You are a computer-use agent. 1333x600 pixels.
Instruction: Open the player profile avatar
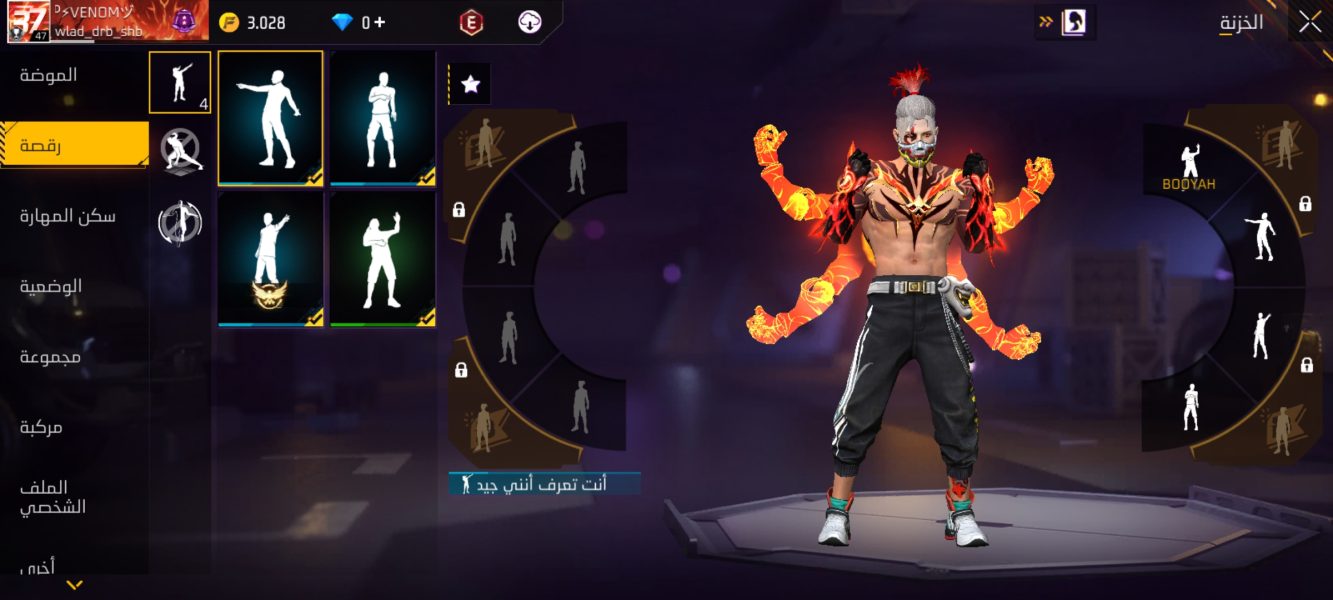pyautogui.click(x=28, y=21)
